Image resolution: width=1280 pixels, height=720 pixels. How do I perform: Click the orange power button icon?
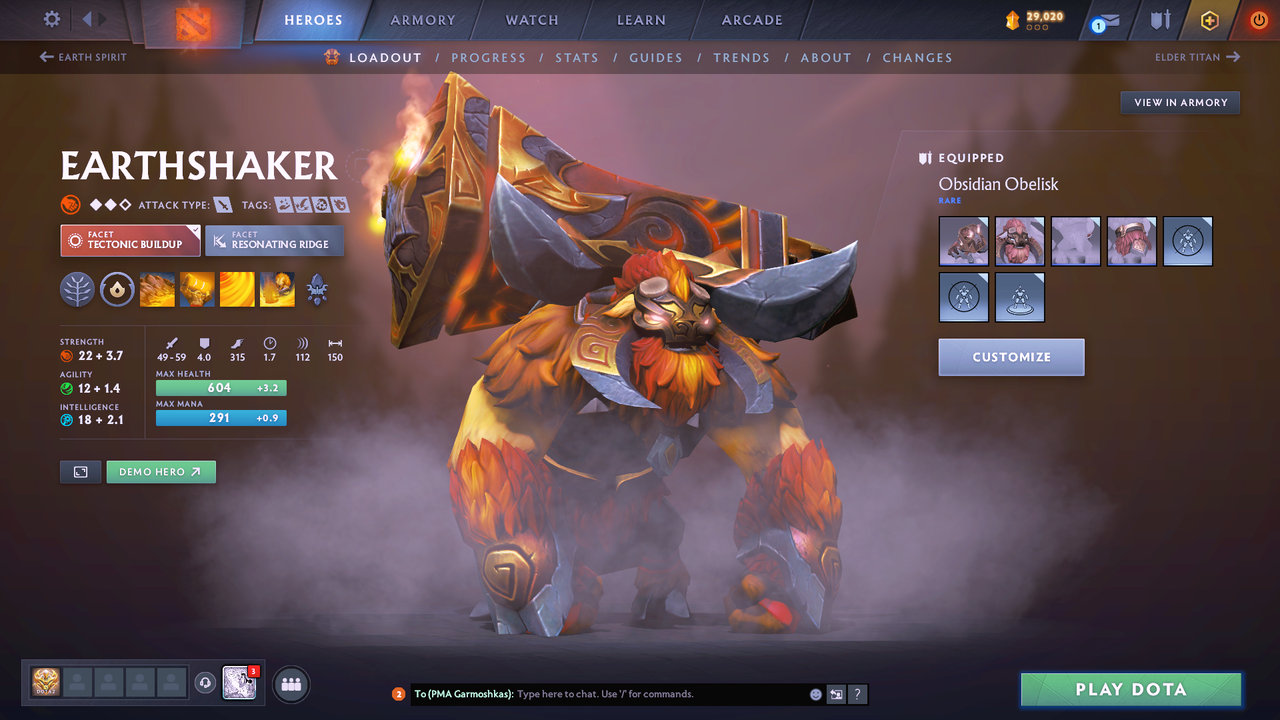[x=1257, y=20]
